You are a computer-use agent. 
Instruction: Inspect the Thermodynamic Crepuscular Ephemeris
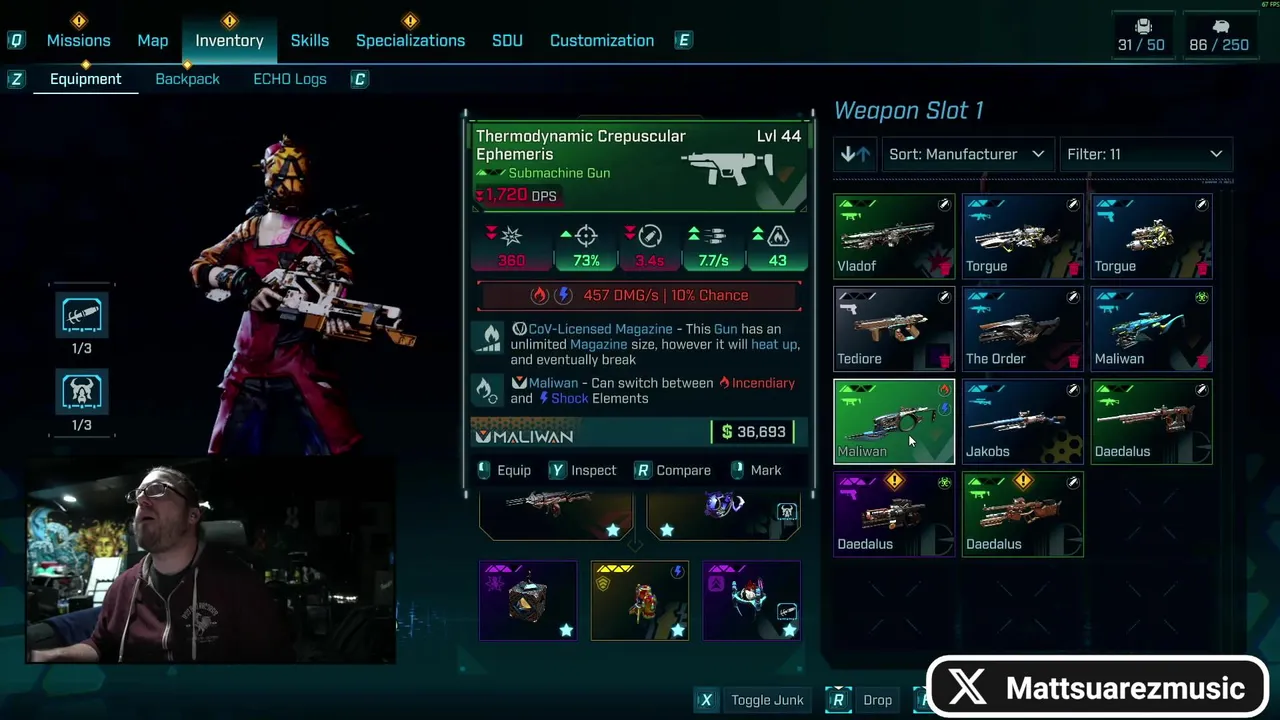tap(583, 470)
